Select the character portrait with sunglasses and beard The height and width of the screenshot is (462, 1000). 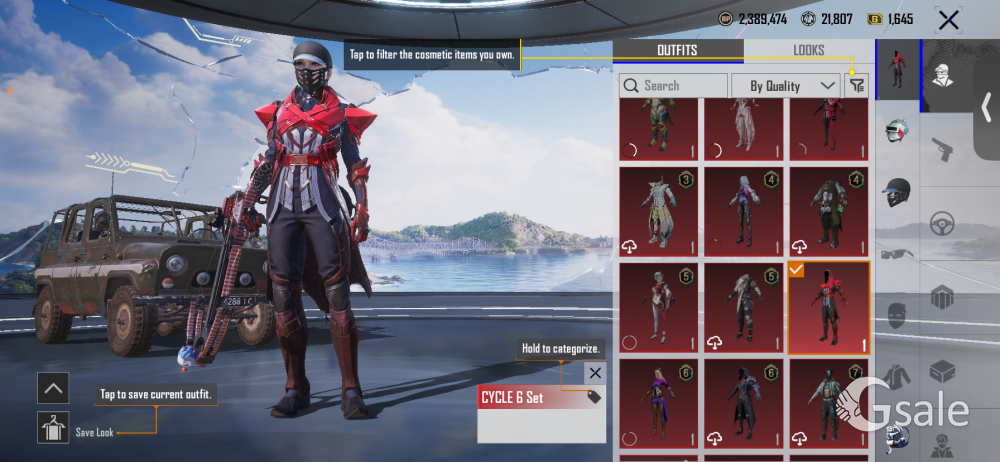coord(942,75)
